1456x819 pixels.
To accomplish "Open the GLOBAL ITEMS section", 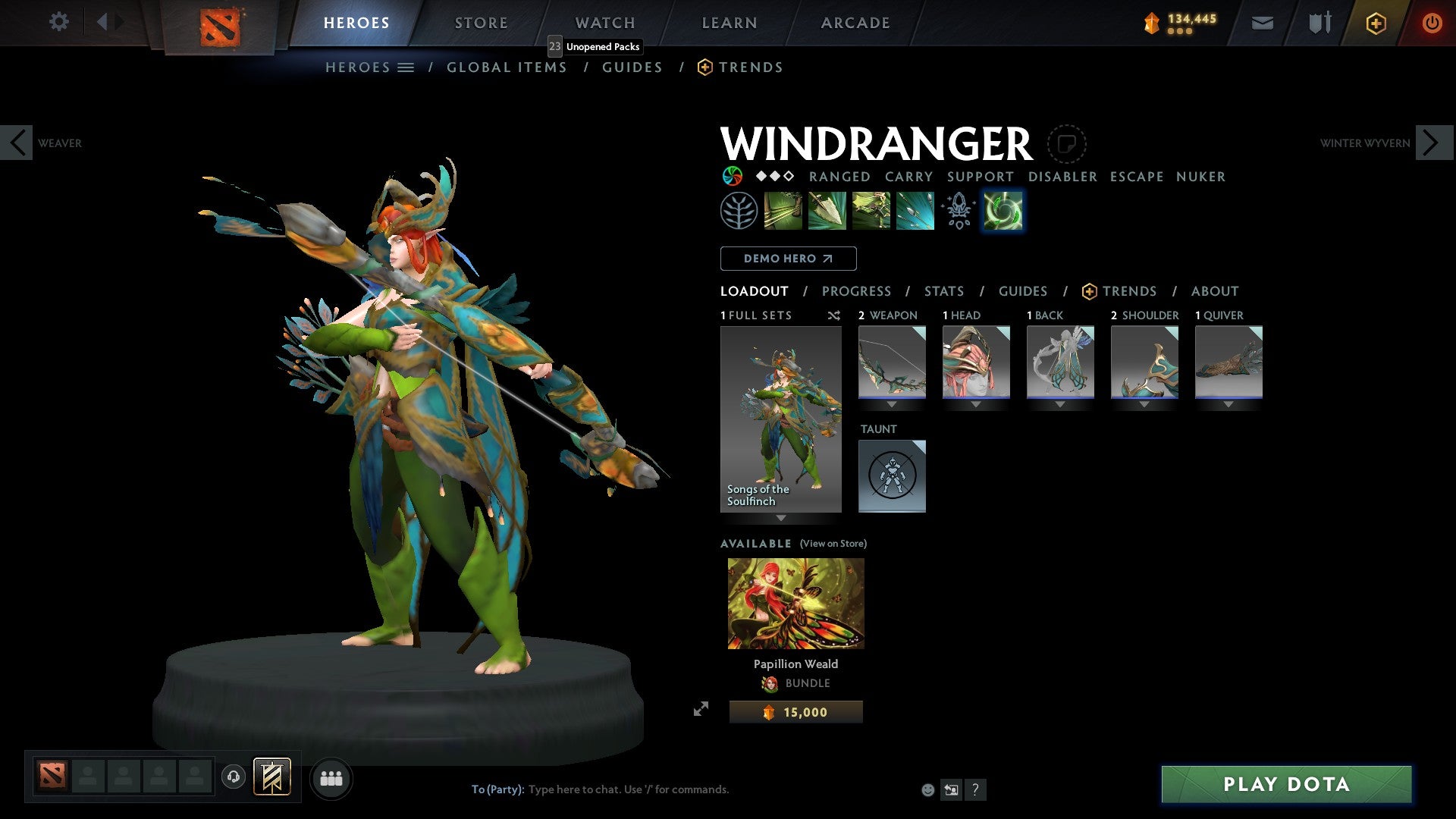I will [507, 67].
